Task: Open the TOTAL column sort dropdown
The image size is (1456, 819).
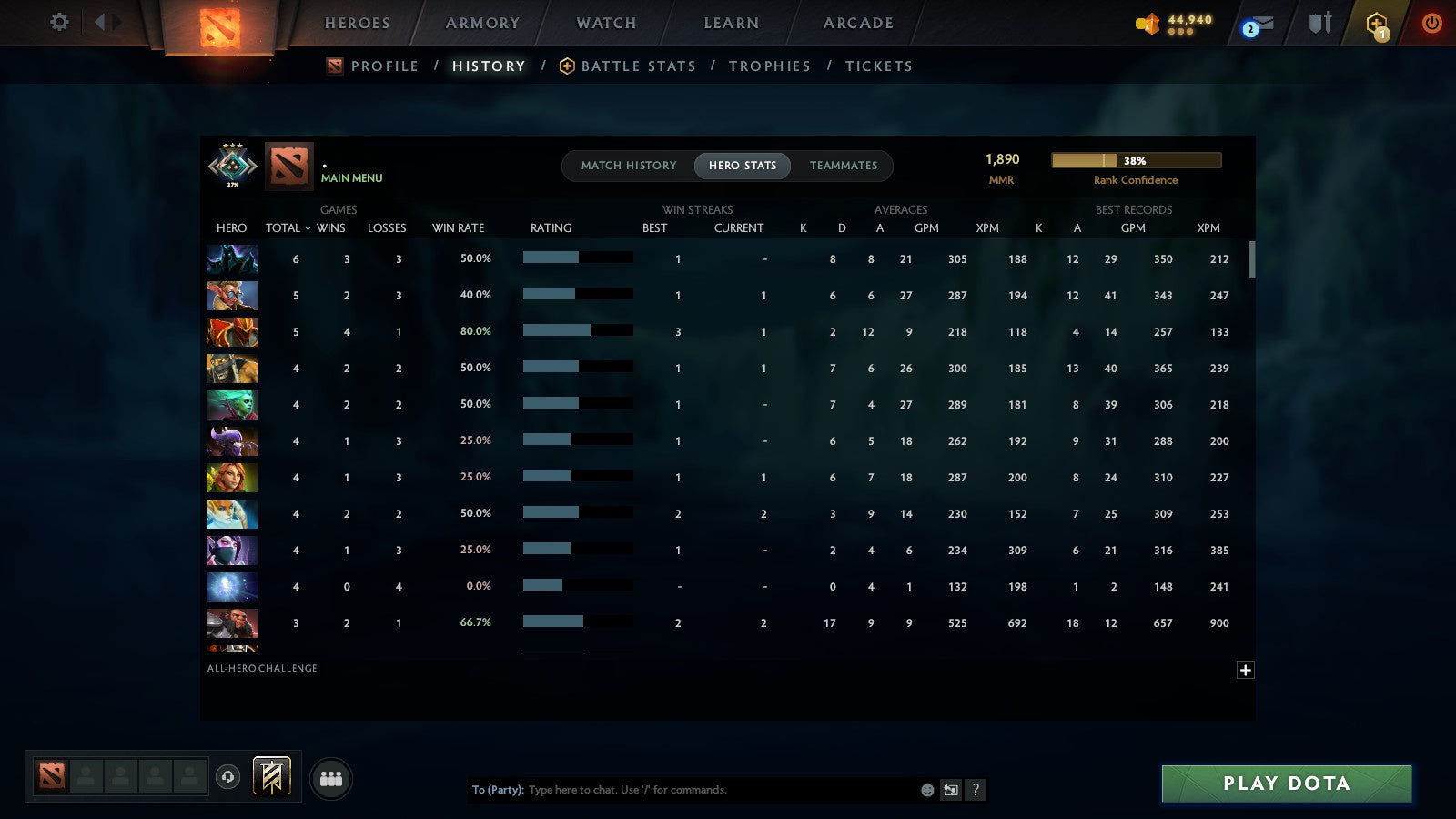Action: 288,228
